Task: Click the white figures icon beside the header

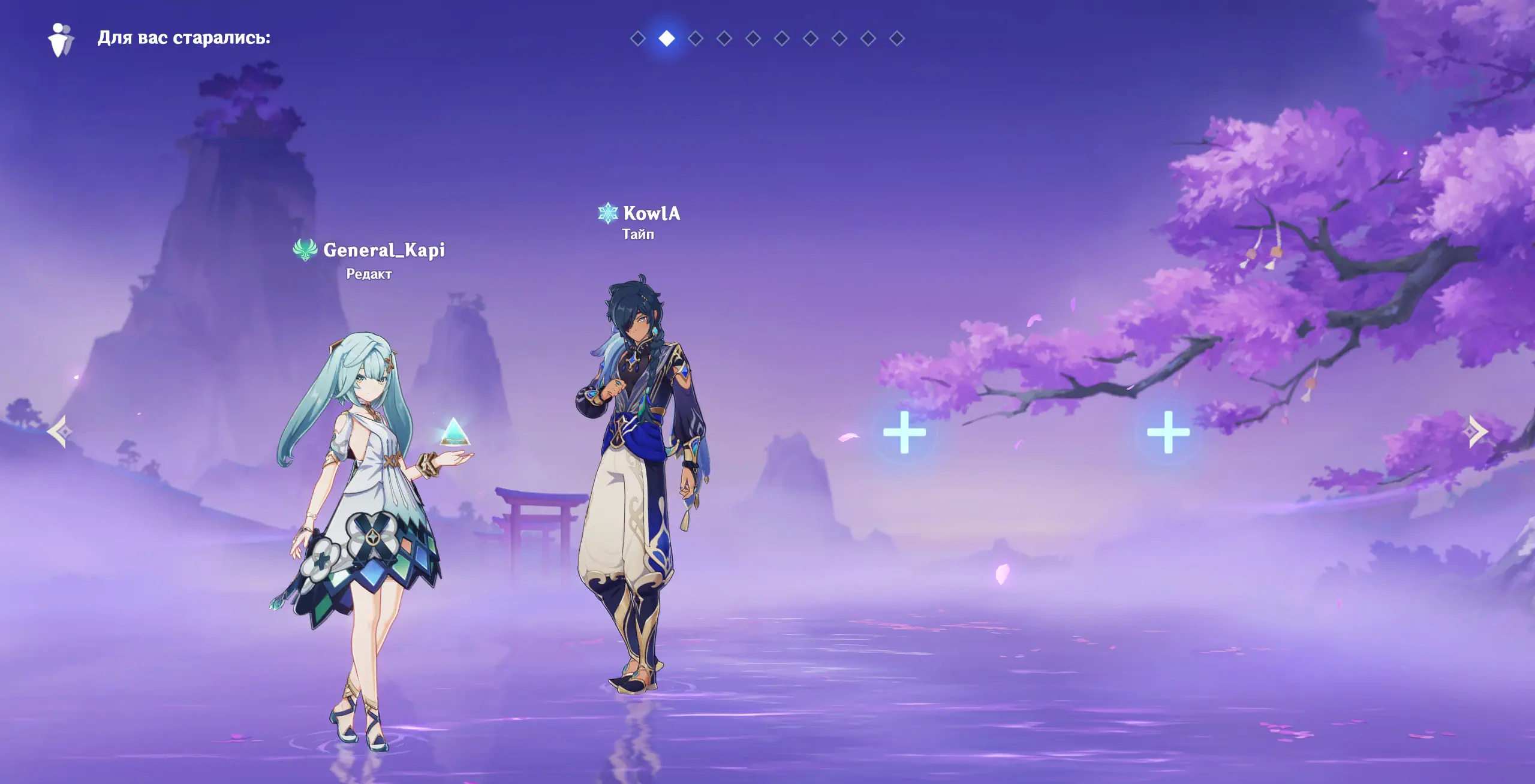Action: (x=61, y=40)
